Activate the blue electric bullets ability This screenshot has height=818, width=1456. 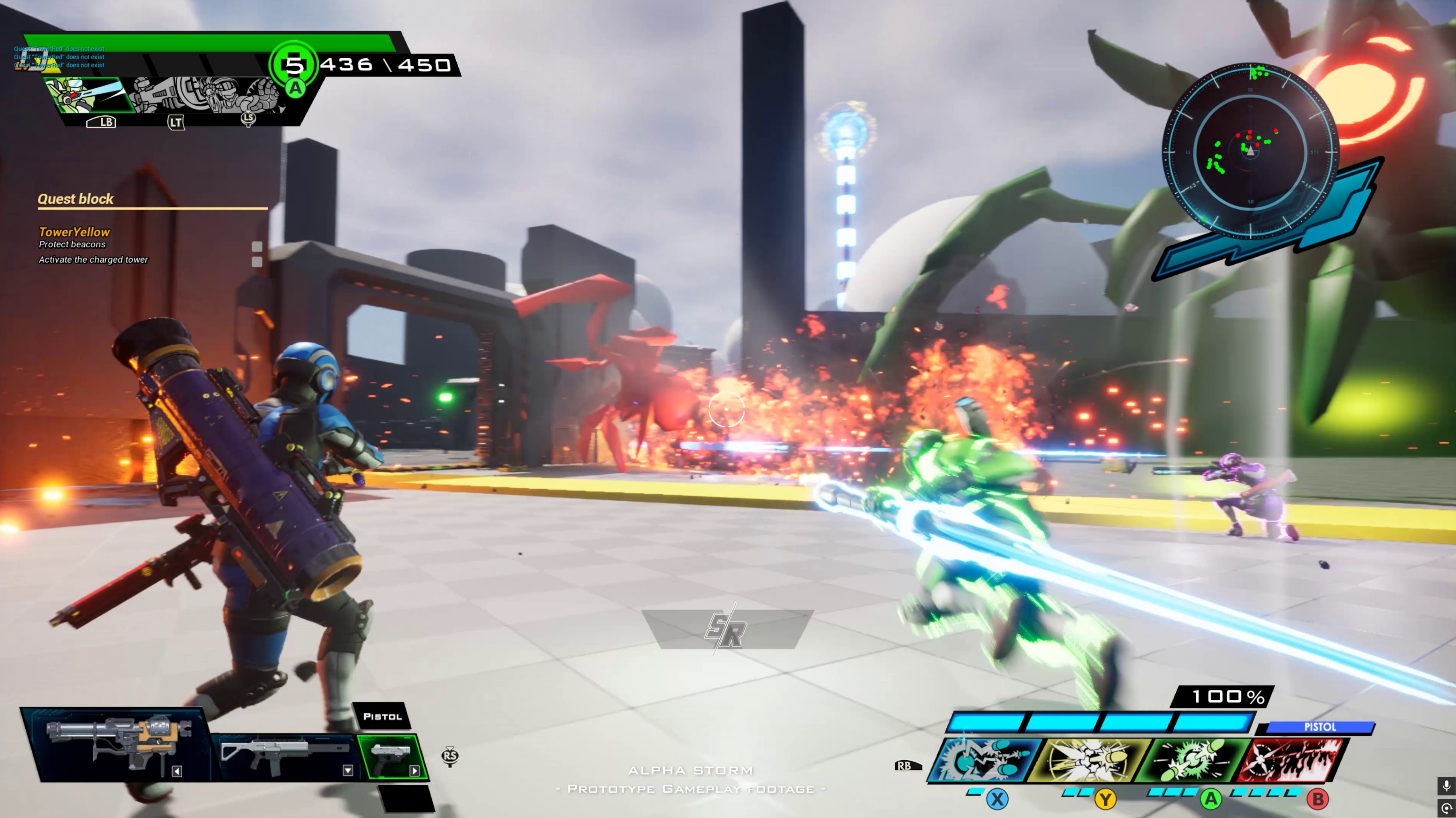pyautogui.click(x=984, y=759)
